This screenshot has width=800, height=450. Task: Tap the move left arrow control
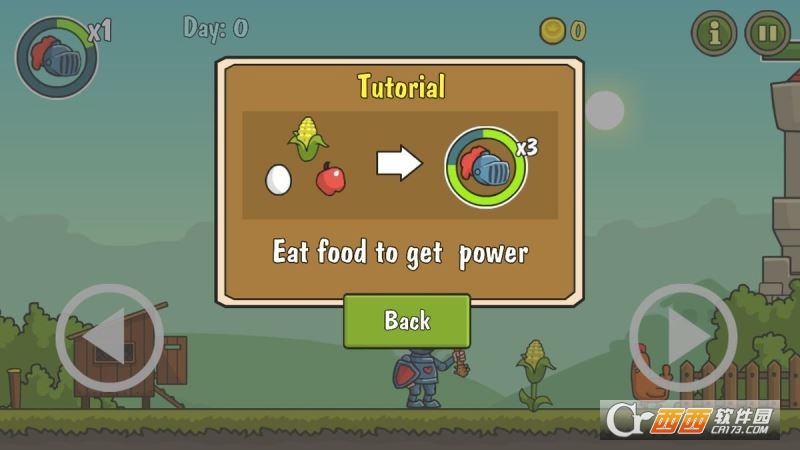(x=109, y=338)
